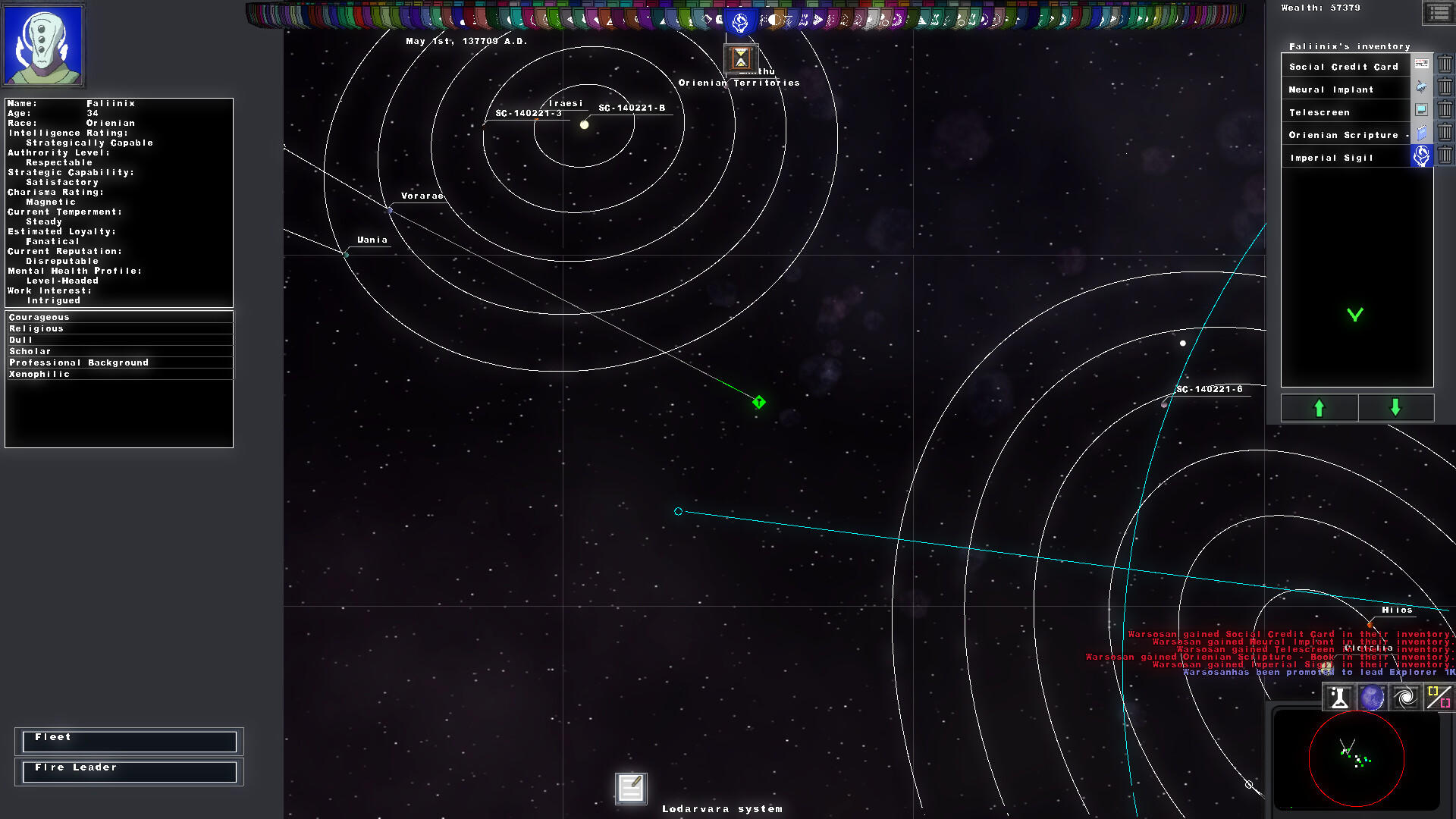
Task: Open the notes journal above the Lodarvara system label
Action: point(629,788)
